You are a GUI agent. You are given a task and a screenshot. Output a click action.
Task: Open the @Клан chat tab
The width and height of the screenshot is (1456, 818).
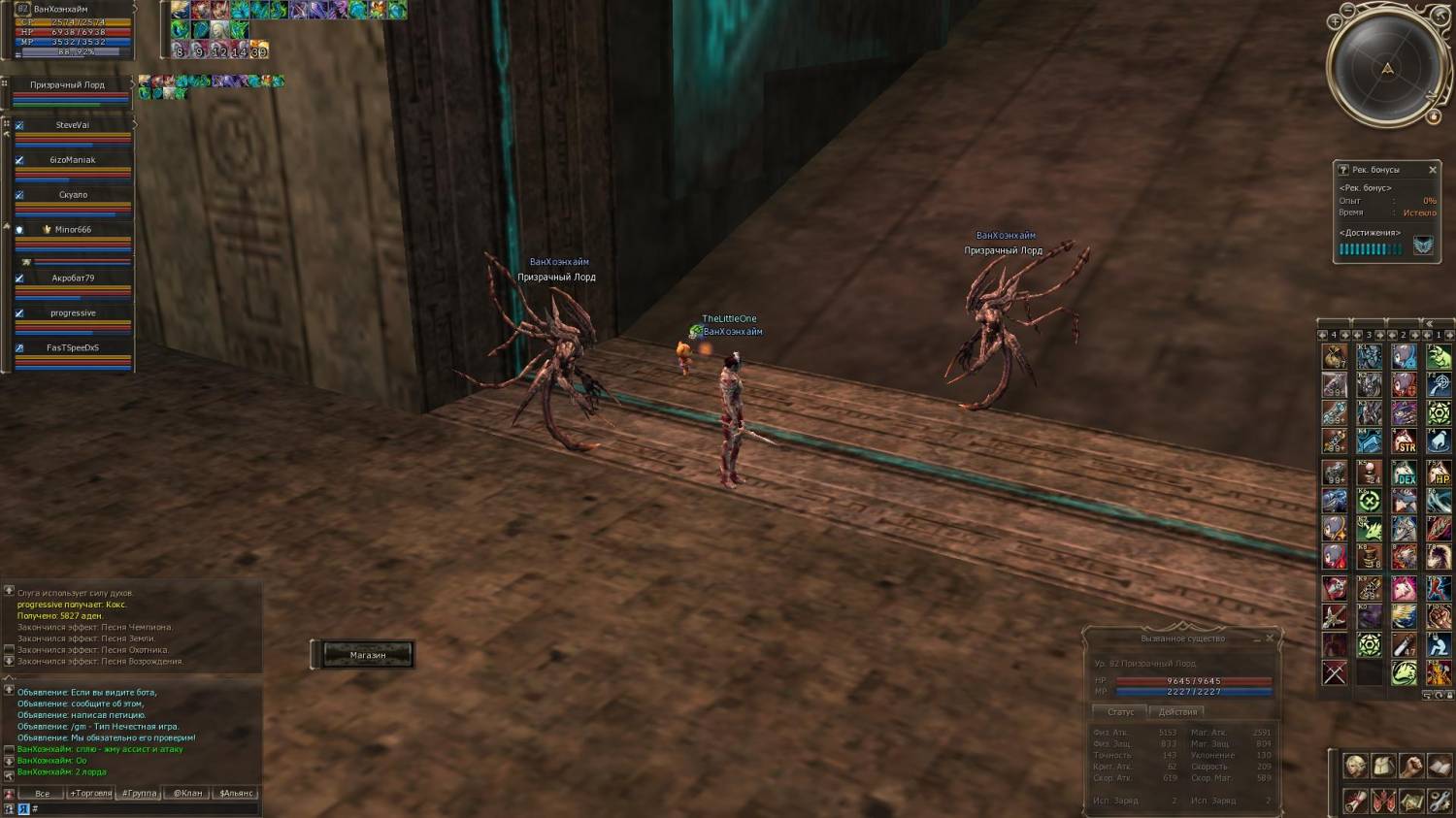[187, 793]
